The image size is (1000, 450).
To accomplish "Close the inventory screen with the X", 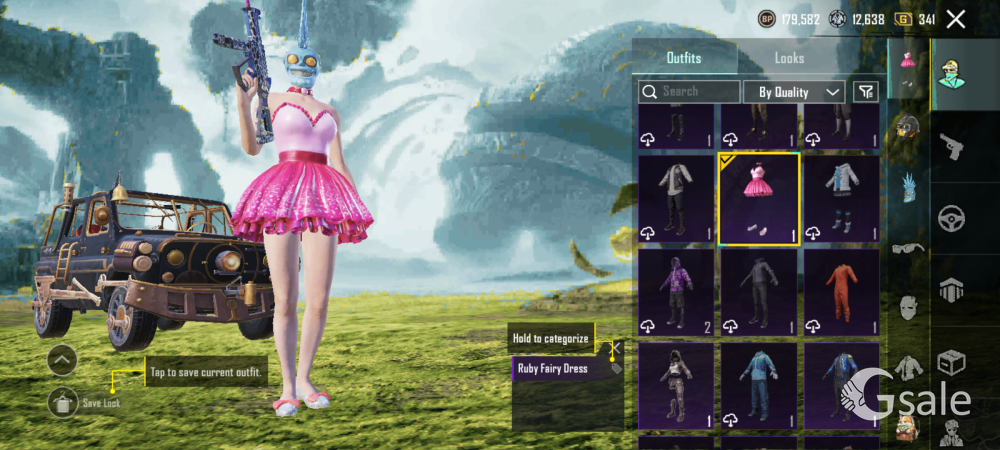I will pyautogui.click(x=956, y=19).
